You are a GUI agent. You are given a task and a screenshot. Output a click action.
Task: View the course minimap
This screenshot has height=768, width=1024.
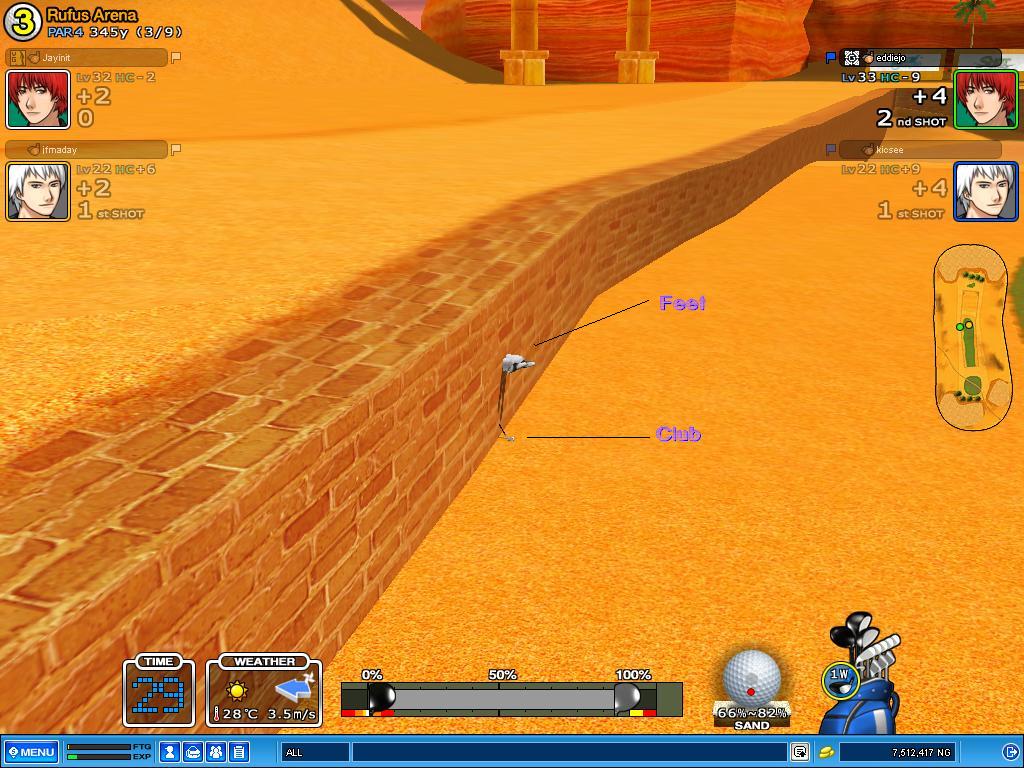pyautogui.click(x=973, y=337)
